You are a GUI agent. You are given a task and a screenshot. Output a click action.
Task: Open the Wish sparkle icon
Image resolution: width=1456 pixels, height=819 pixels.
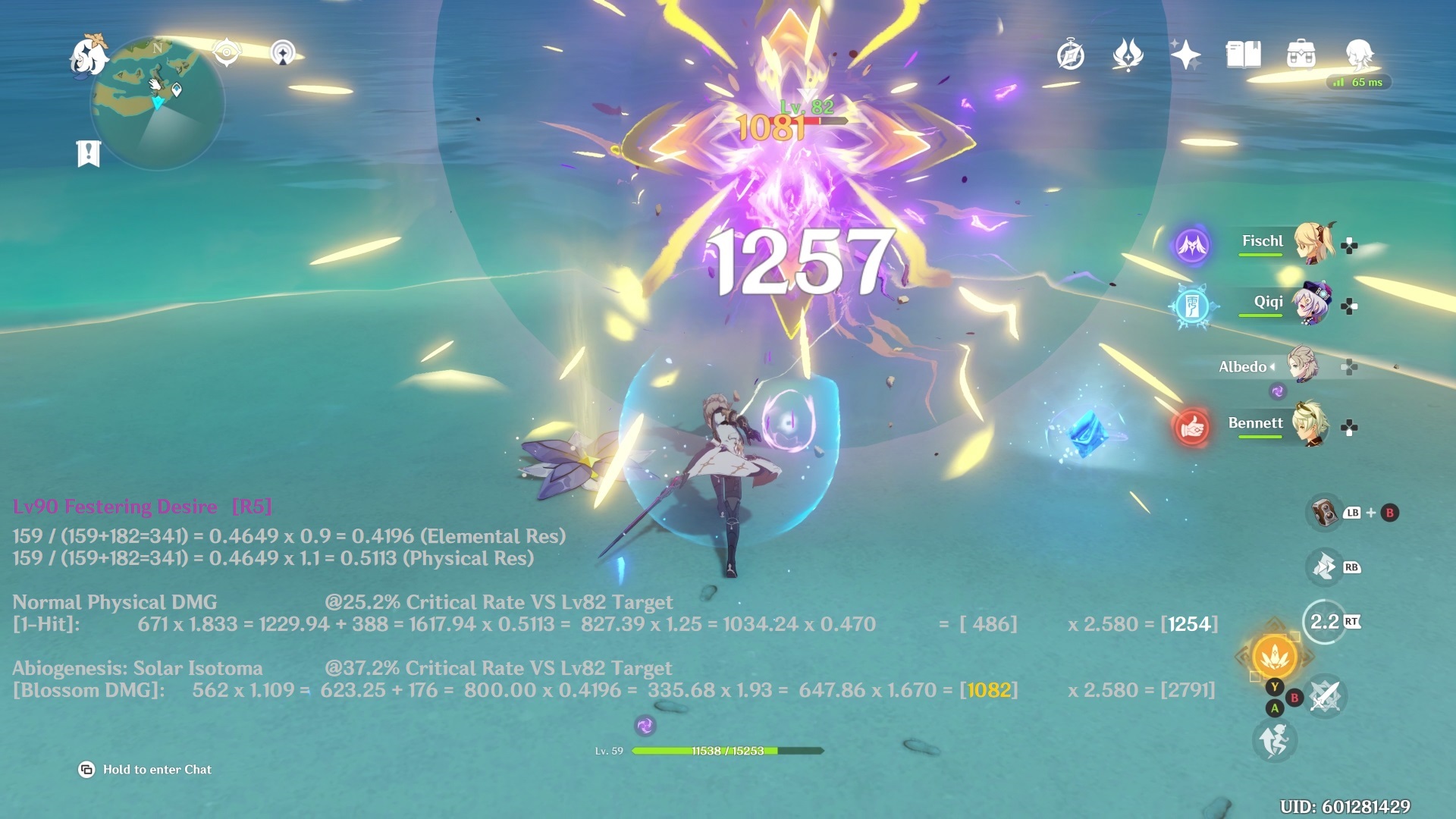pos(1188,54)
